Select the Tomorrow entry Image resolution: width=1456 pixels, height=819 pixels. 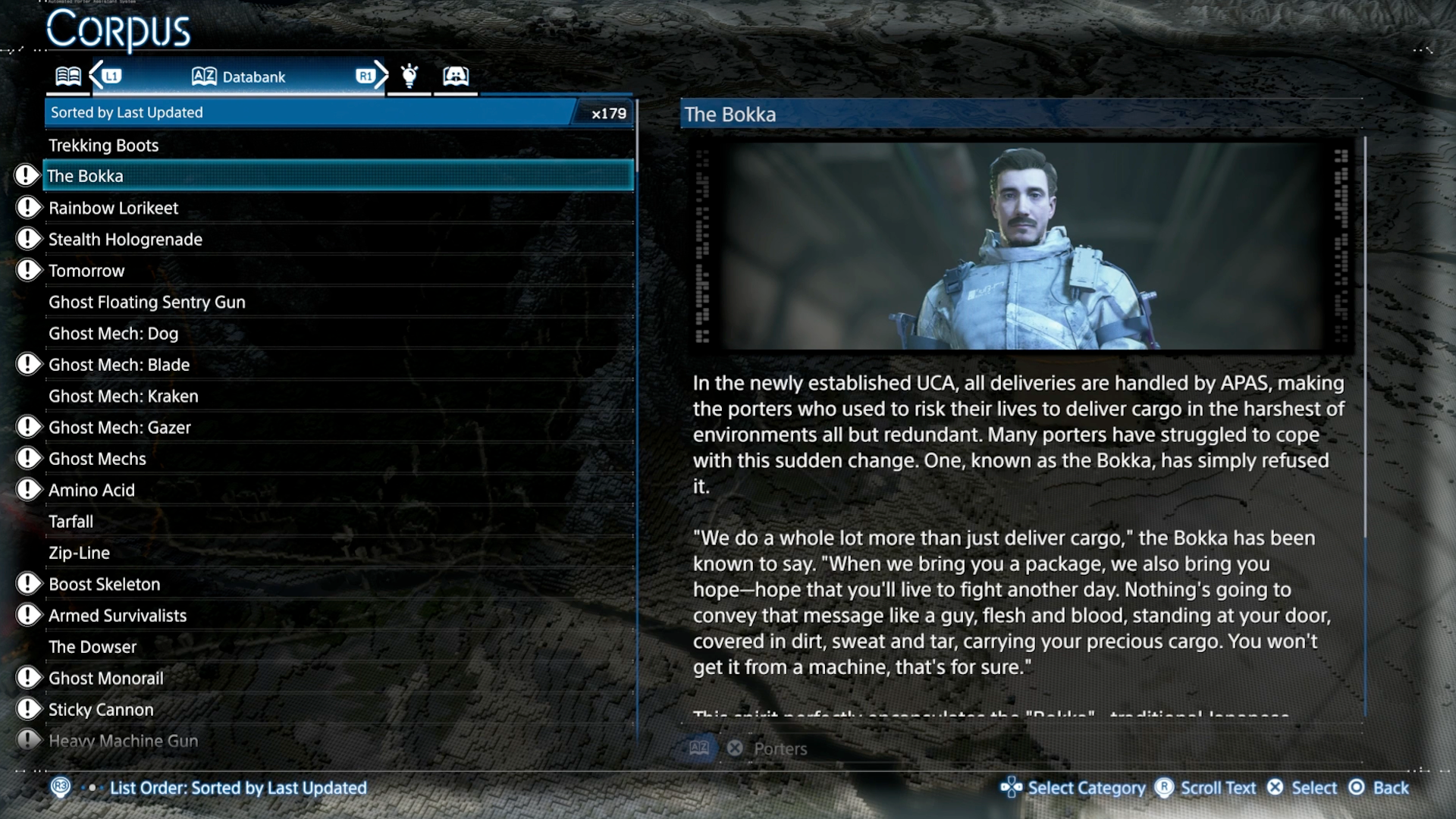pyautogui.click(x=86, y=271)
